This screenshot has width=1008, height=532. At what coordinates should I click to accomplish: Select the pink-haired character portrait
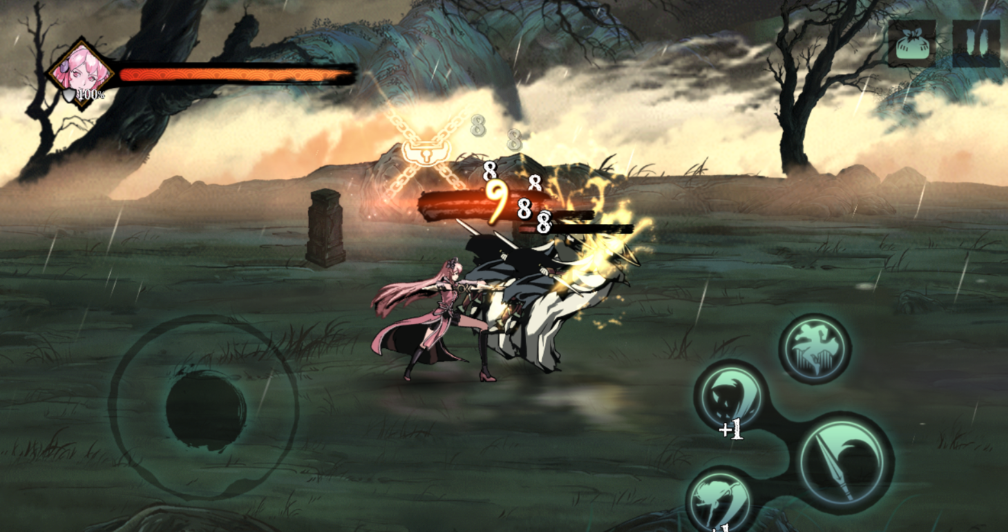[79, 72]
